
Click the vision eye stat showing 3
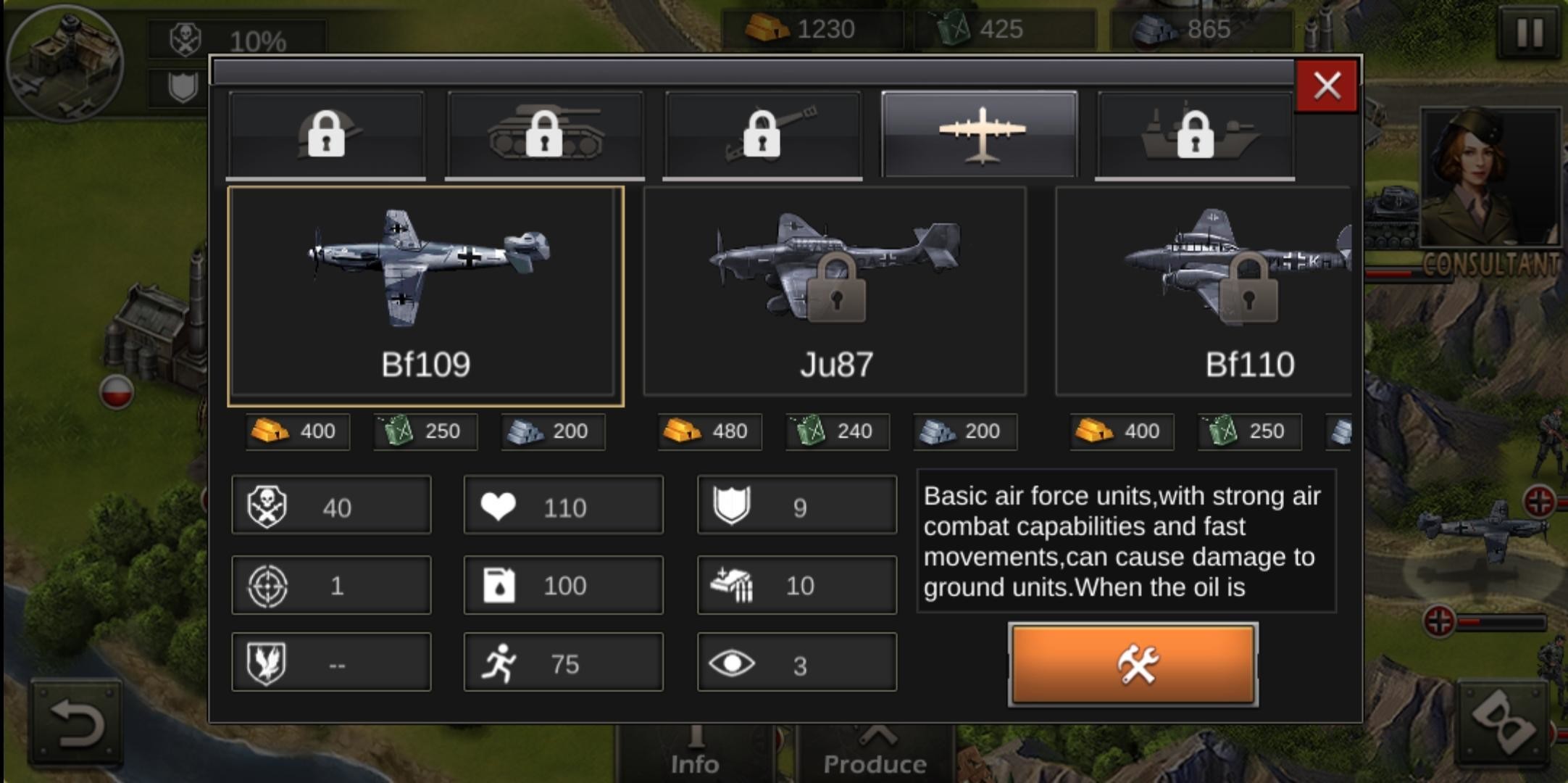796,661
